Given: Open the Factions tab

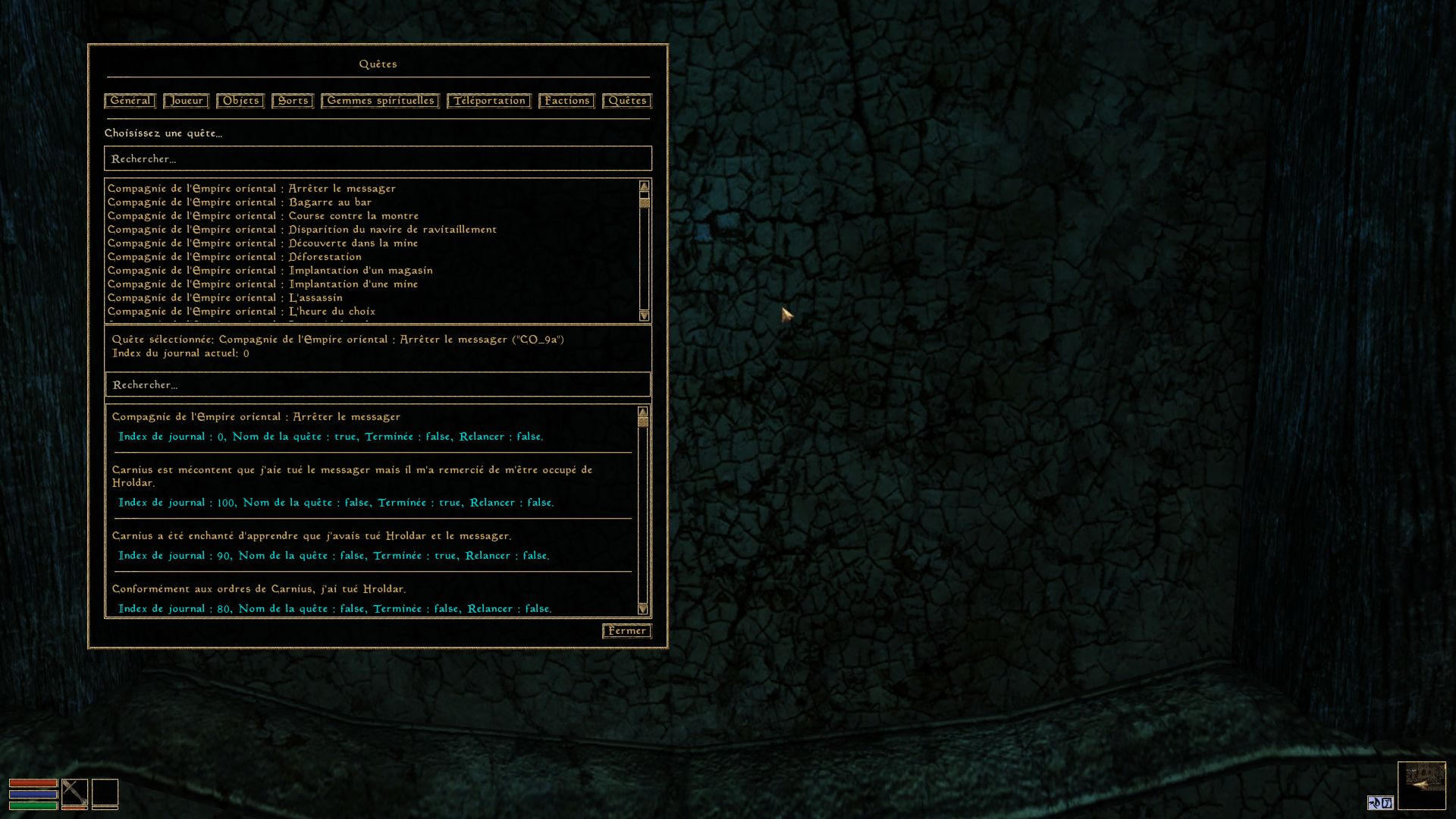Looking at the screenshot, I should 566,101.
